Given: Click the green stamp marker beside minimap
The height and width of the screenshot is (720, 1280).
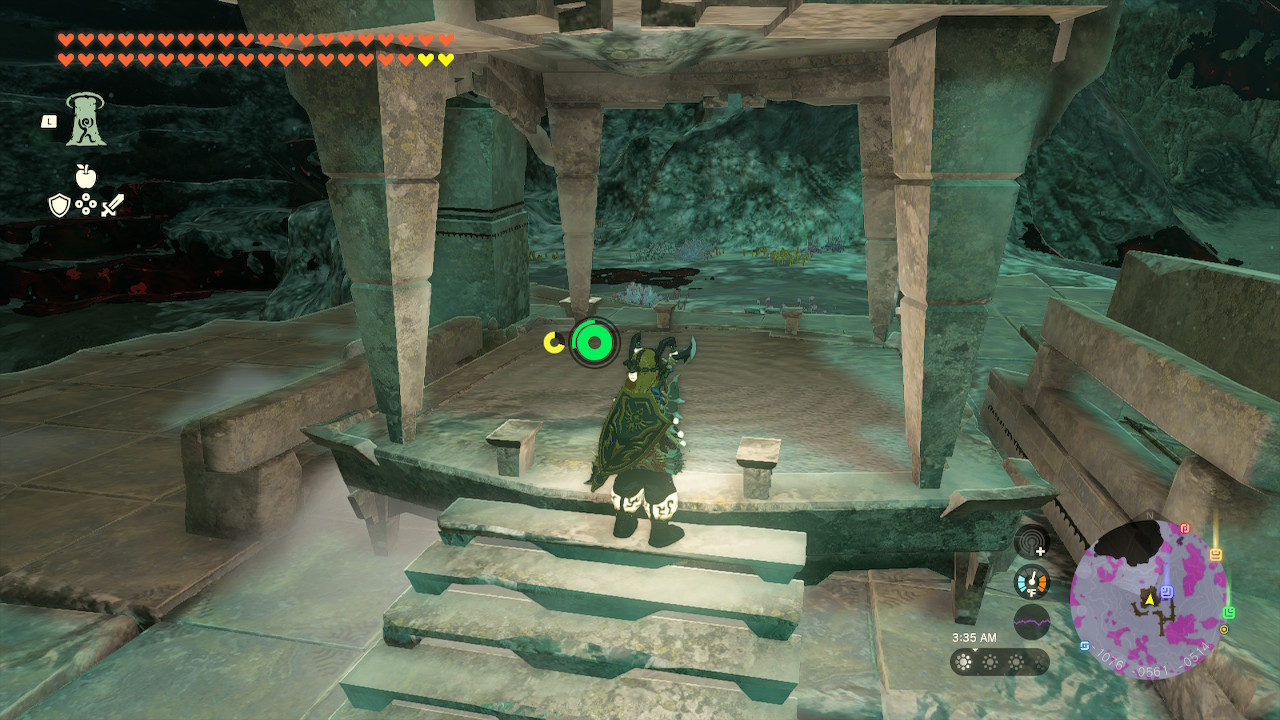Looking at the screenshot, I should click(x=1229, y=612).
